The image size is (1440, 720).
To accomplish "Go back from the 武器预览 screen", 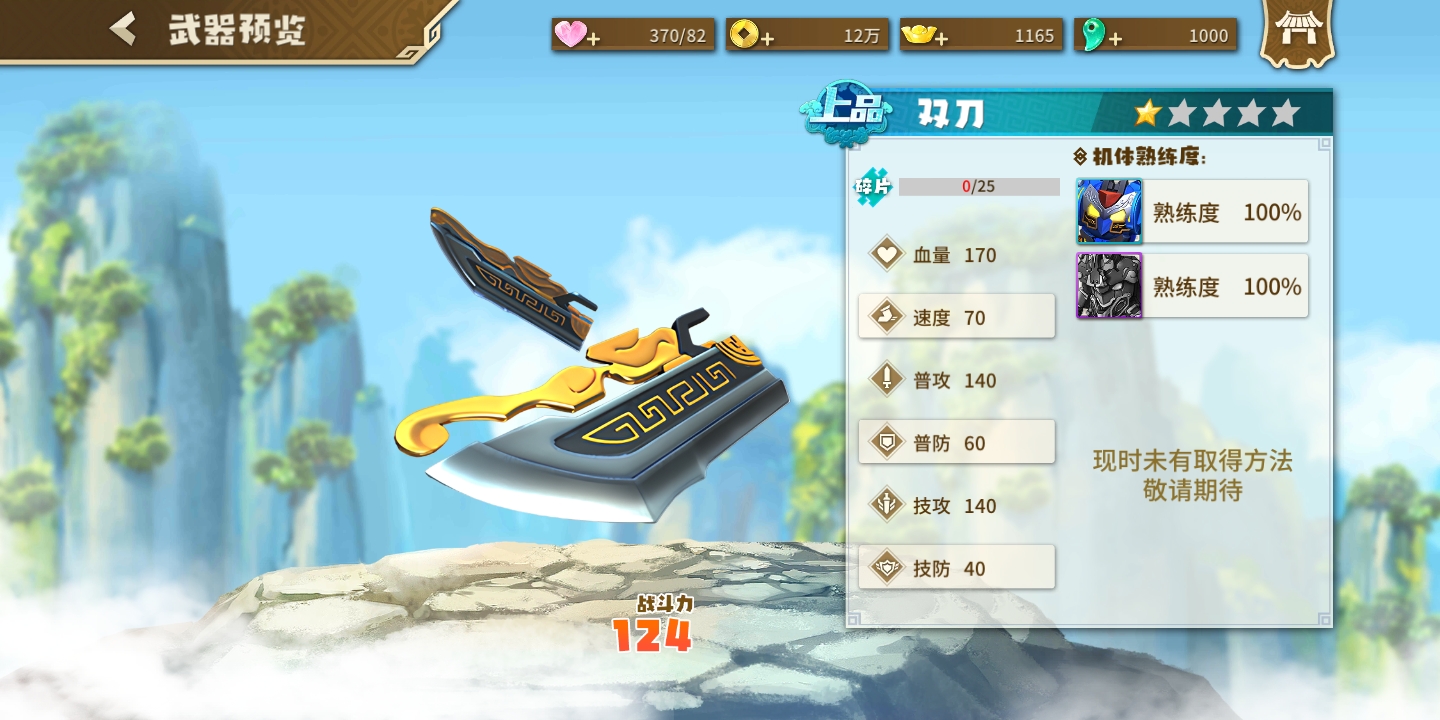I will coord(124,29).
